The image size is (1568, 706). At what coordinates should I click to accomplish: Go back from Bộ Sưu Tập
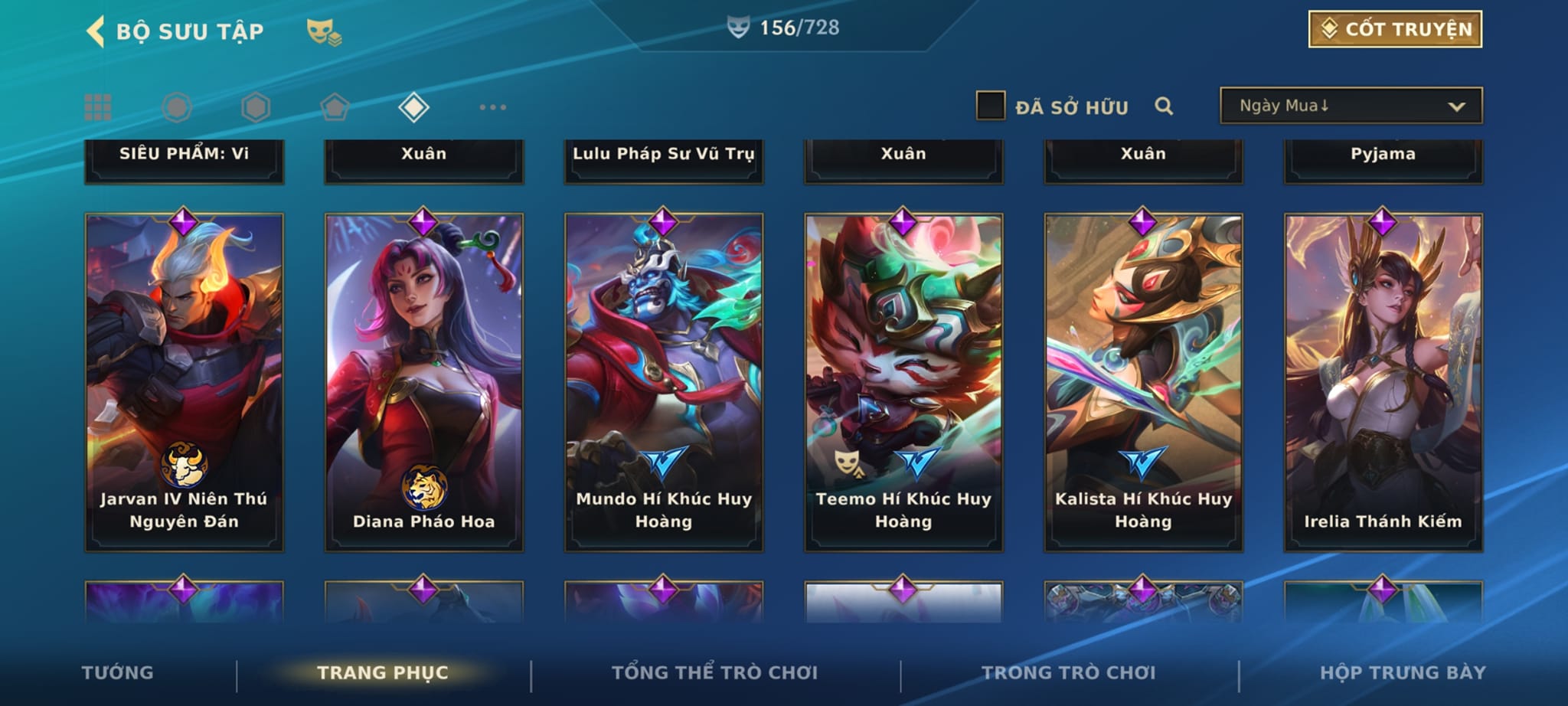(96, 32)
